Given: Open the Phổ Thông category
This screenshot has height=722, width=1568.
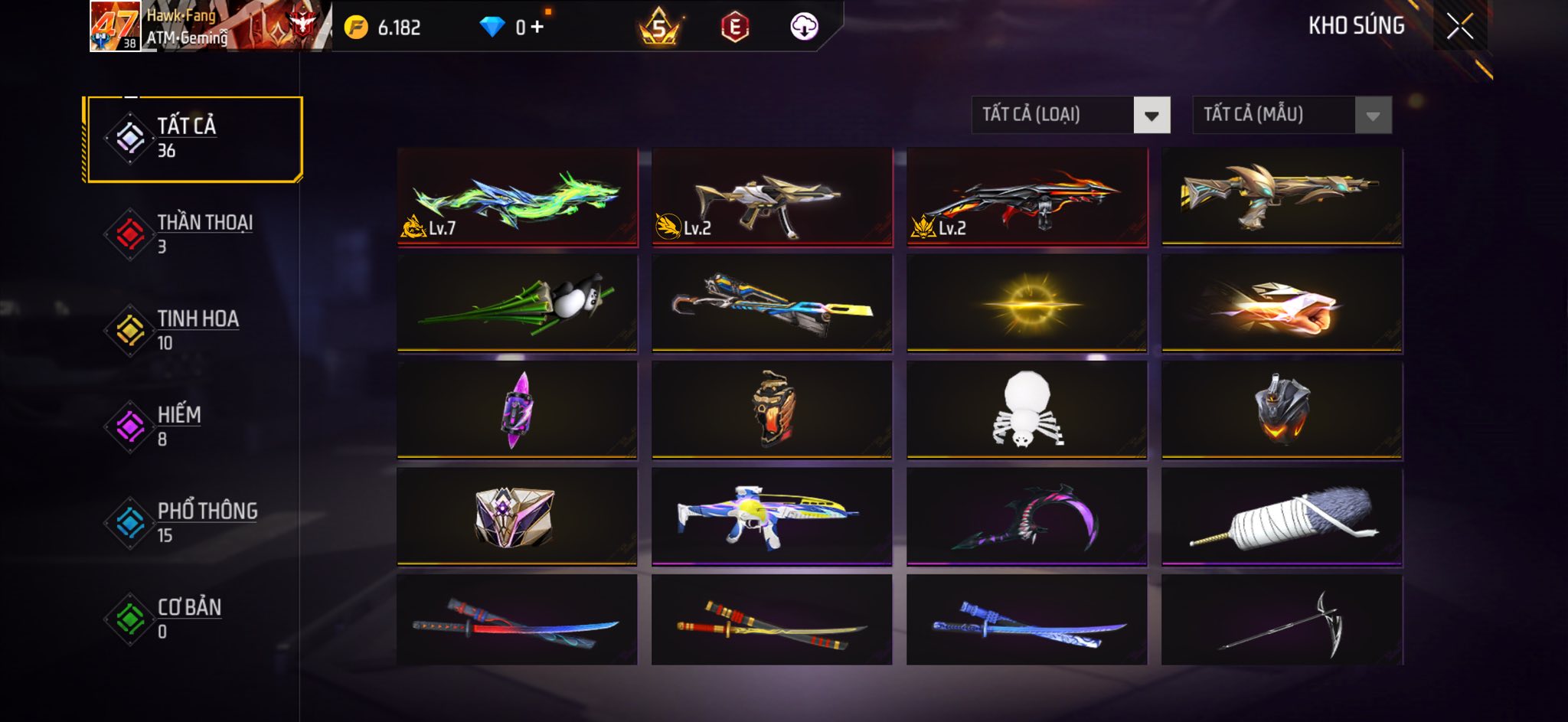Looking at the screenshot, I should 194,523.
